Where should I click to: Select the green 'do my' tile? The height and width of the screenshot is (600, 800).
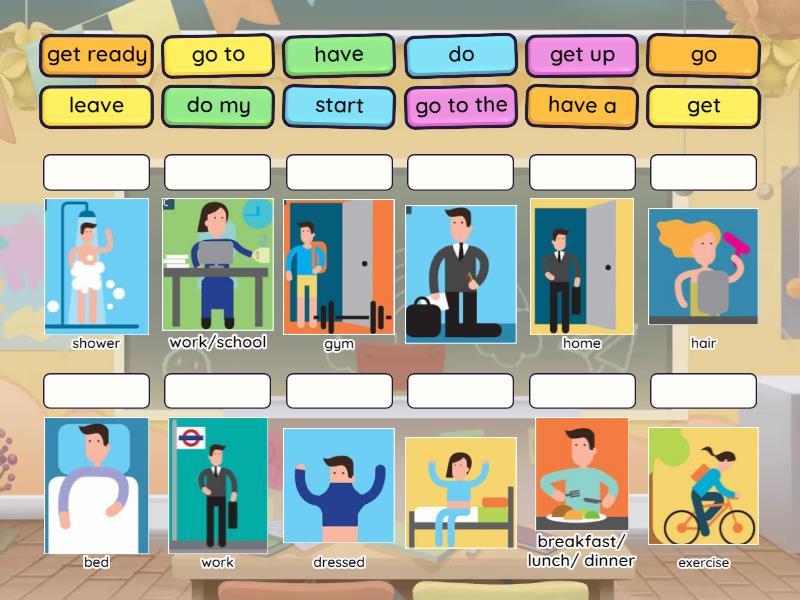pos(218,106)
